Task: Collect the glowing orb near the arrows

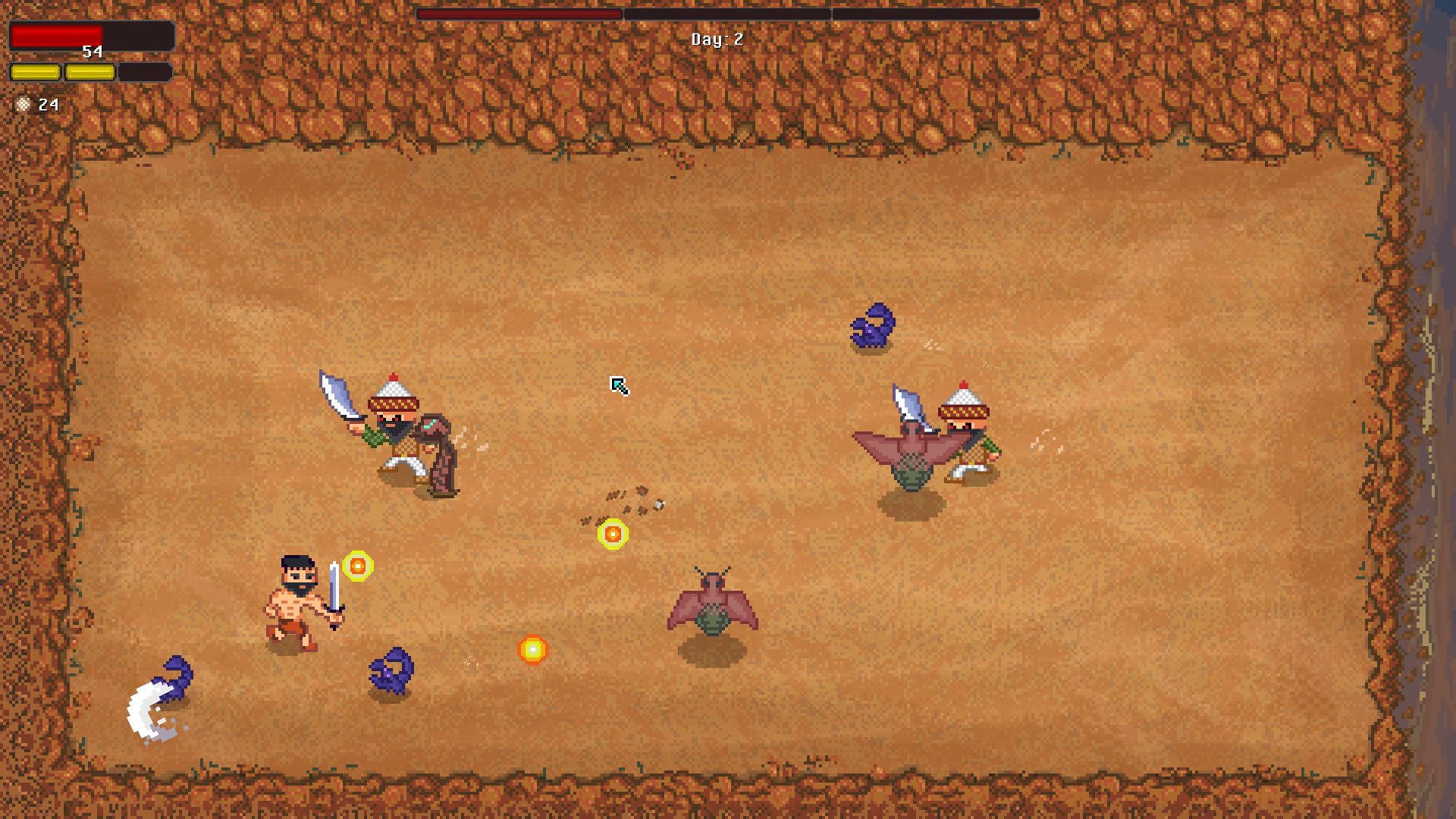Action: 613,534
